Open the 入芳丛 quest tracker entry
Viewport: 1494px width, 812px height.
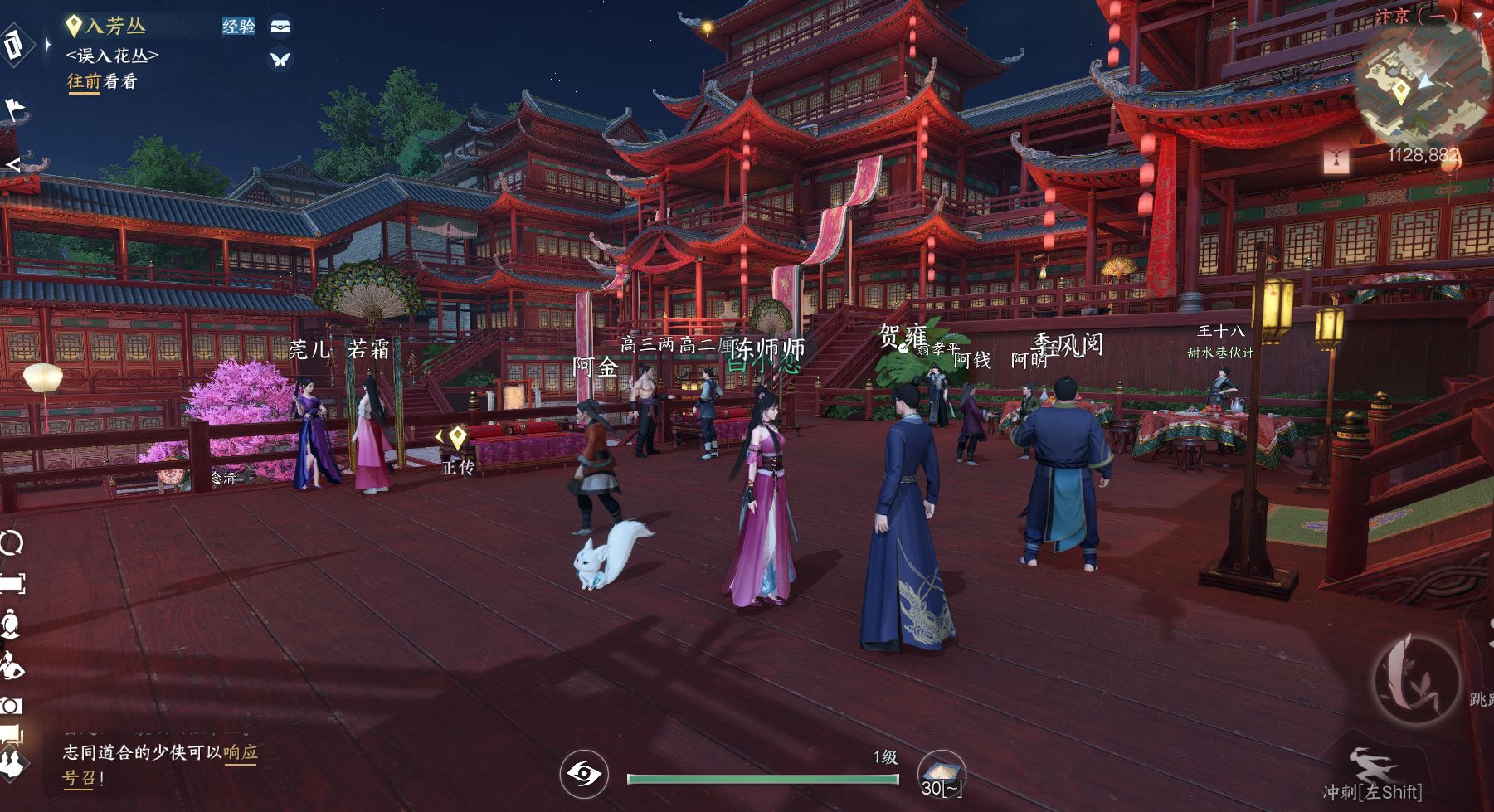click(114, 27)
